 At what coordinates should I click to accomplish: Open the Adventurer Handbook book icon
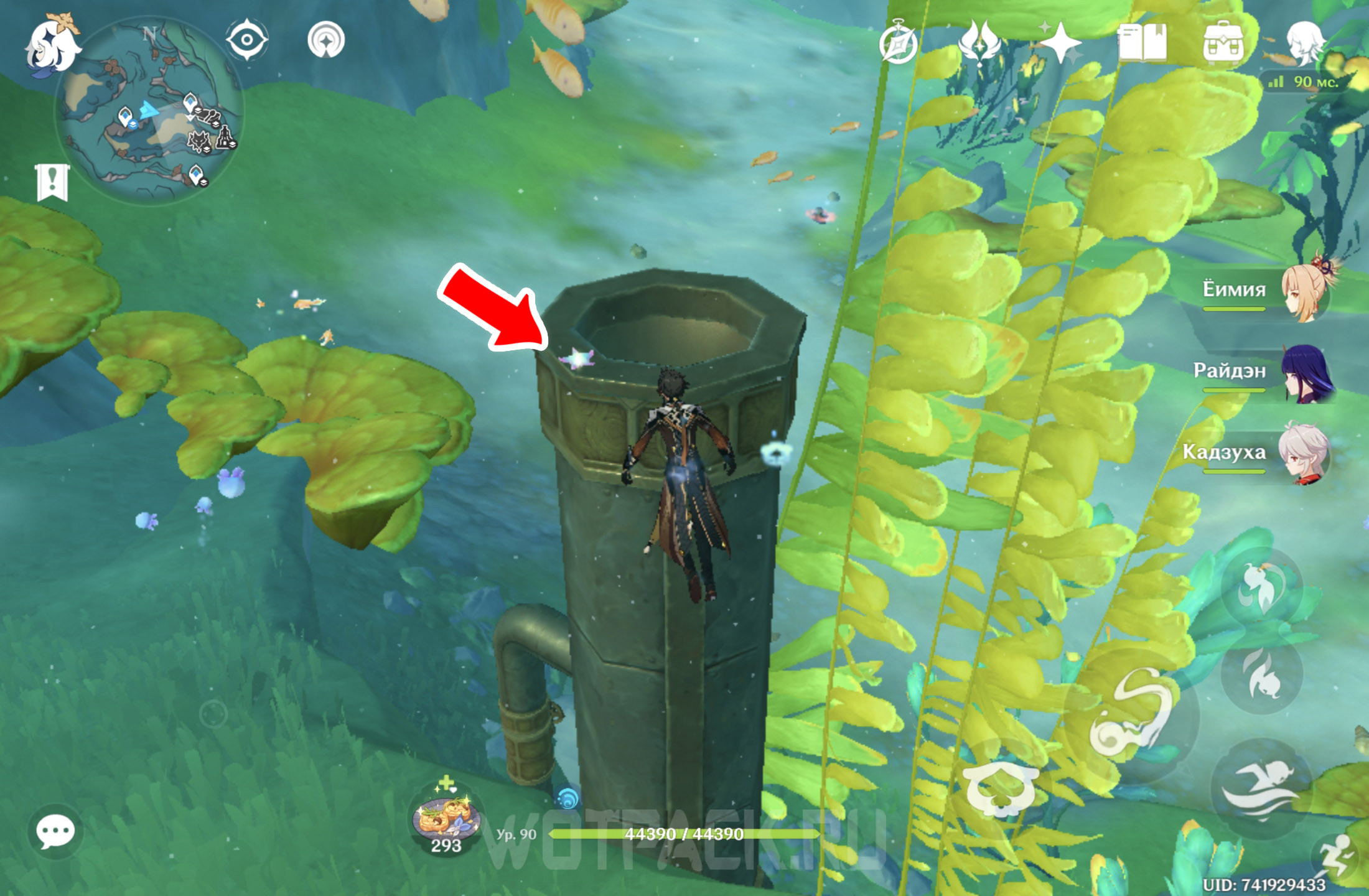click(1141, 42)
